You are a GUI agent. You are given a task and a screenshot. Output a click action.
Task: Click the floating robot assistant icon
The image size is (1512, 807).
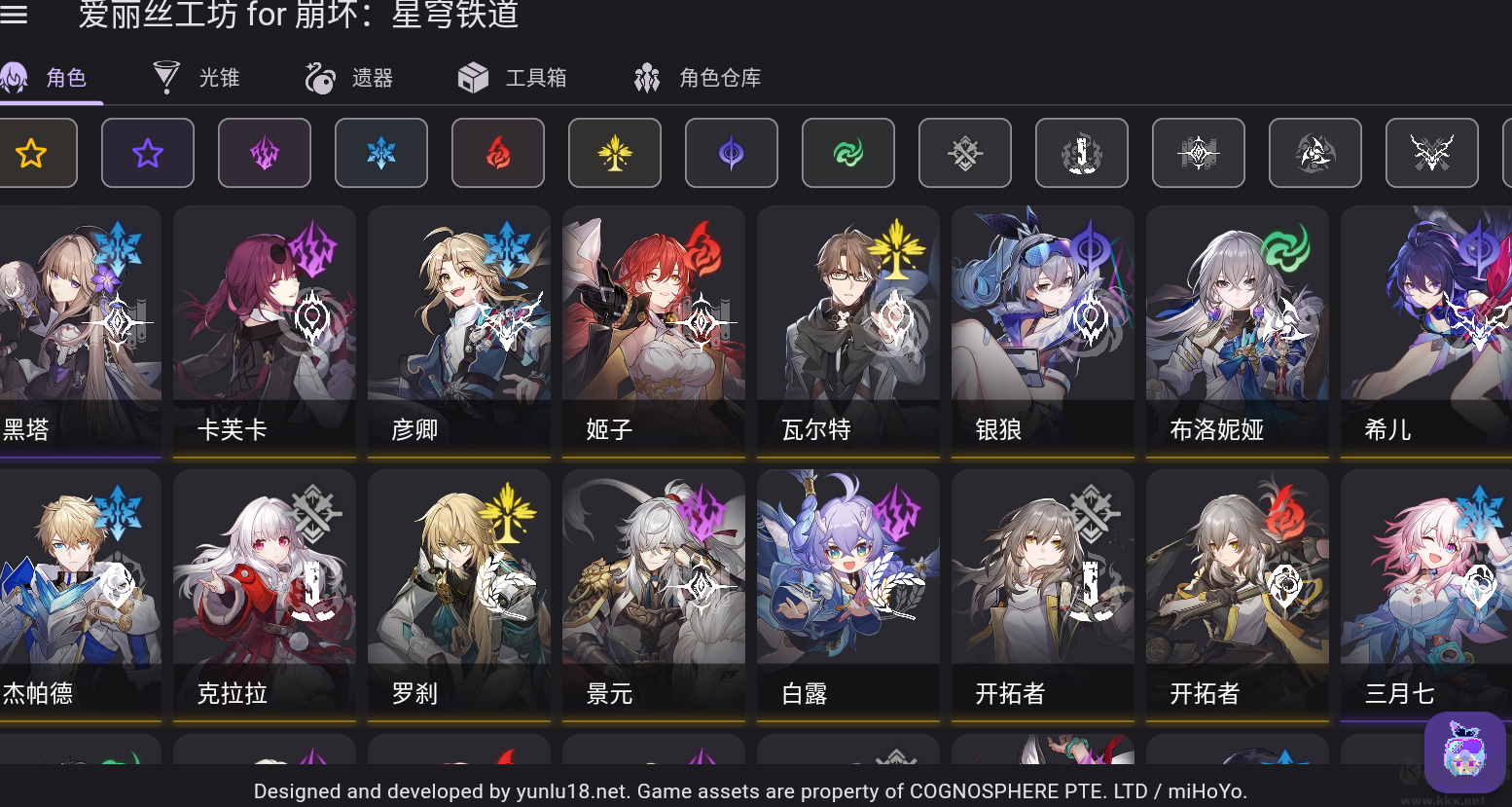coord(1466,752)
